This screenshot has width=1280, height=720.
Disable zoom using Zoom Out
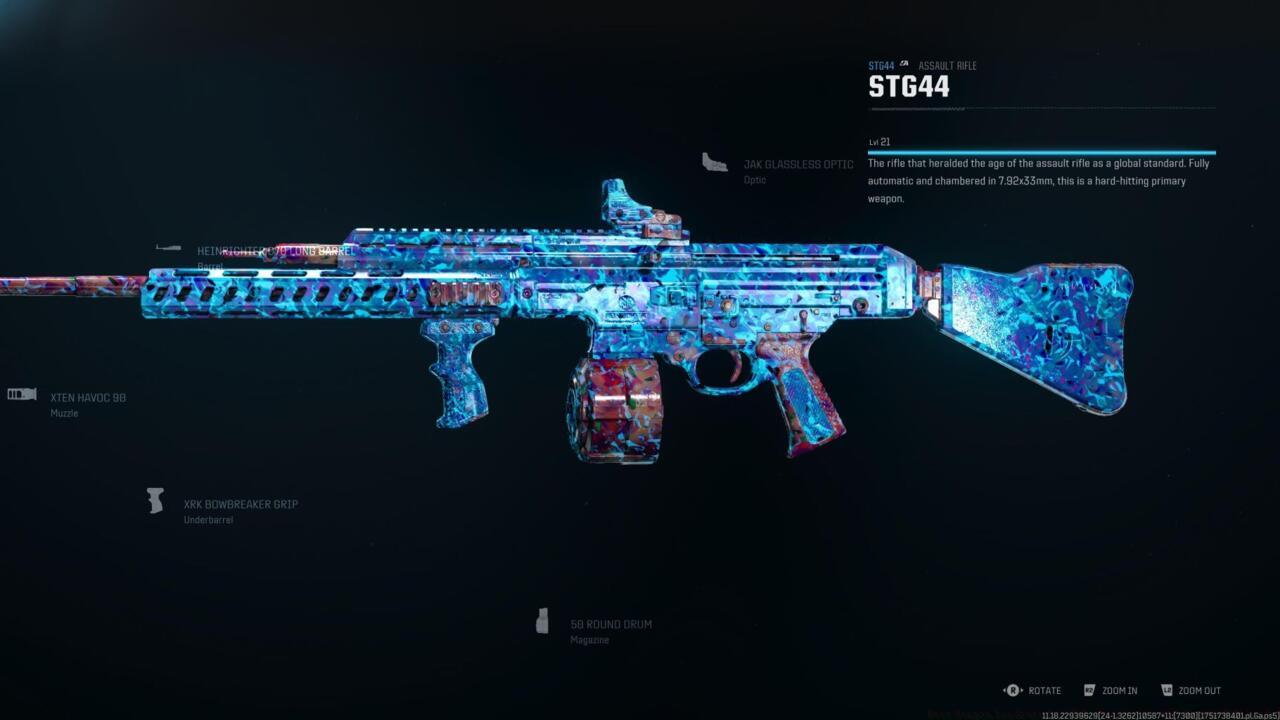[1196, 690]
